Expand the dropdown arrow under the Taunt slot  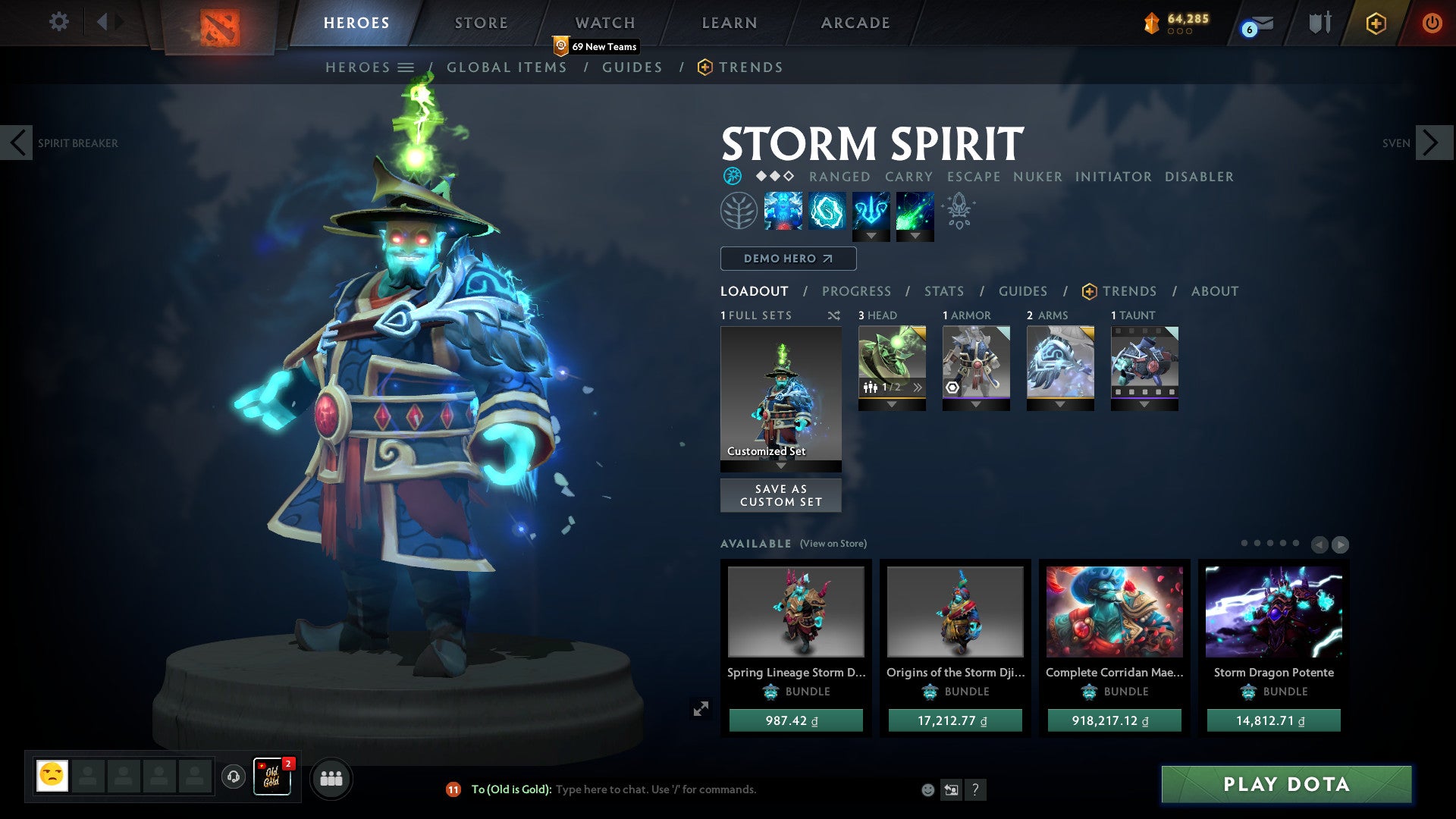[1145, 404]
